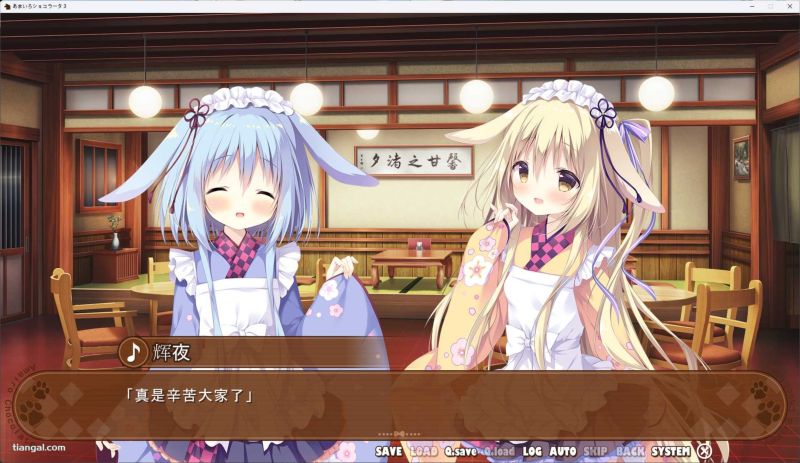Replay voice with the music note icon
Image resolution: width=800 pixels, height=463 pixels.
[x=133, y=352]
